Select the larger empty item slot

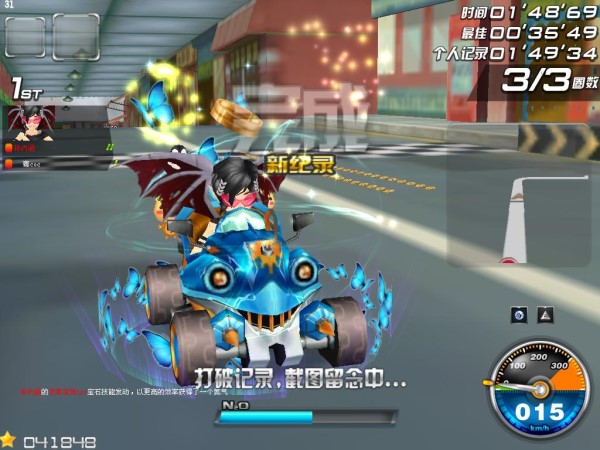coord(76,38)
